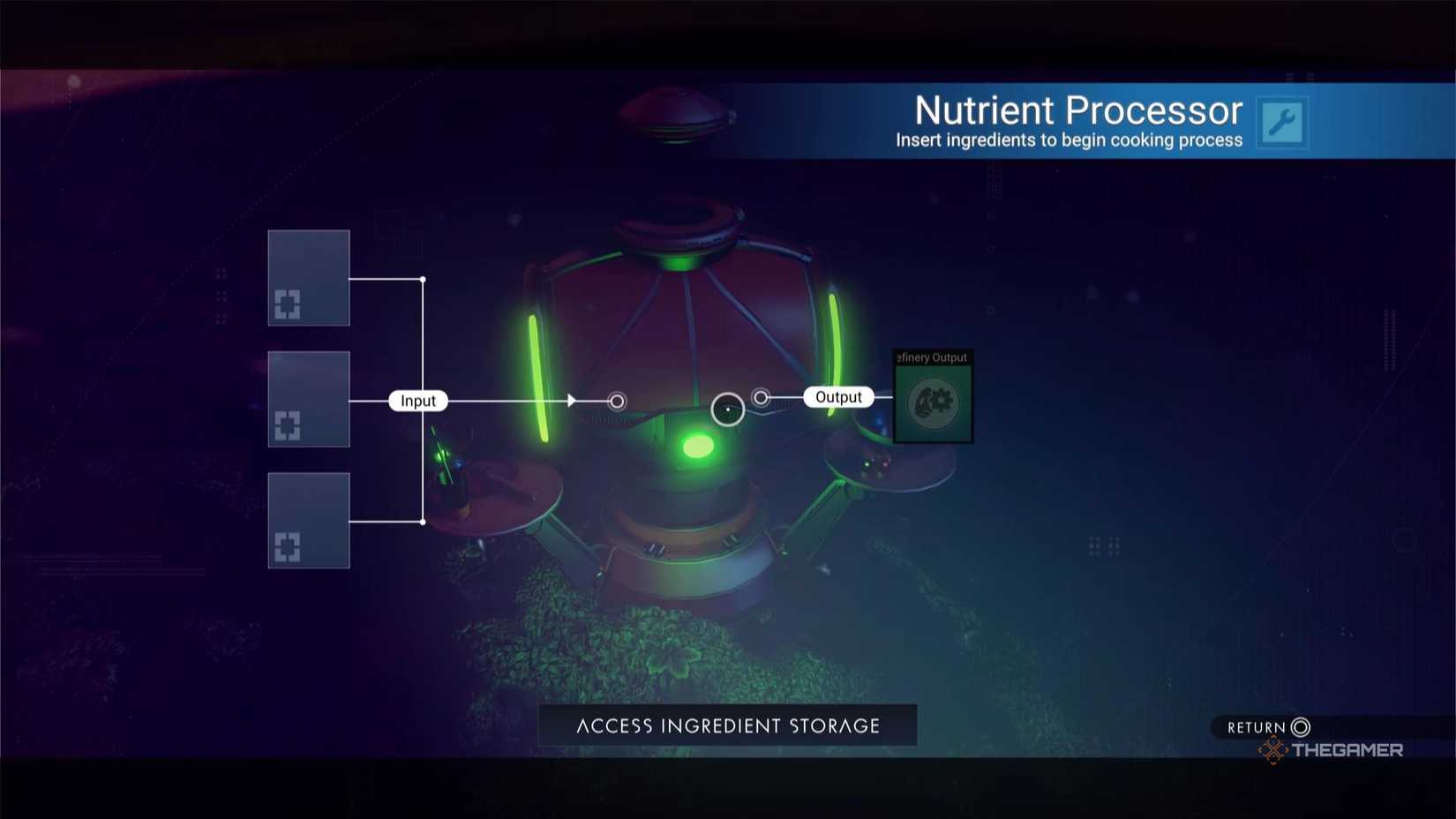The width and height of the screenshot is (1456, 819).
Task: Open the Refinery Output gears icon
Action: [x=932, y=402]
